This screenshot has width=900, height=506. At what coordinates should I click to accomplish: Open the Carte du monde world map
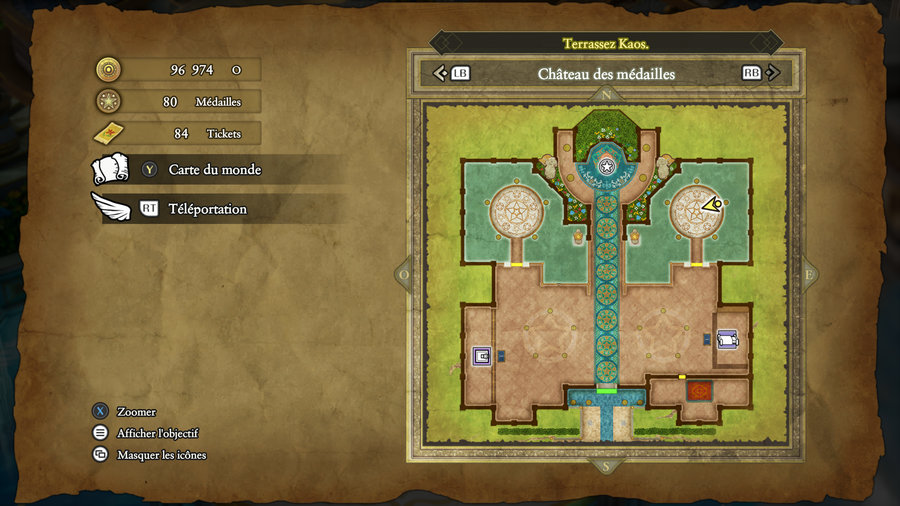point(214,170)
